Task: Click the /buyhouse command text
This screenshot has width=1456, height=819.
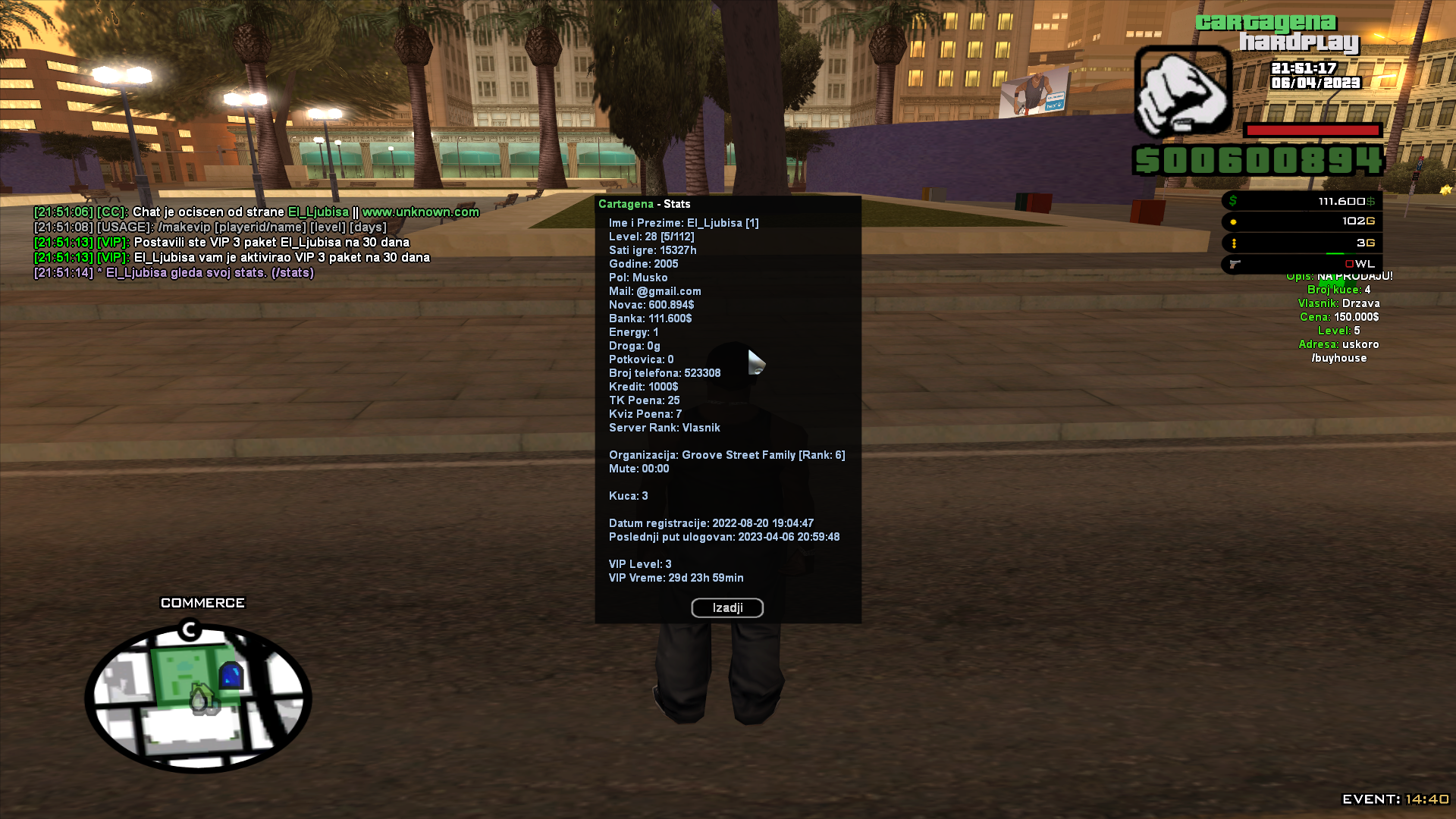Action: 1339,357
